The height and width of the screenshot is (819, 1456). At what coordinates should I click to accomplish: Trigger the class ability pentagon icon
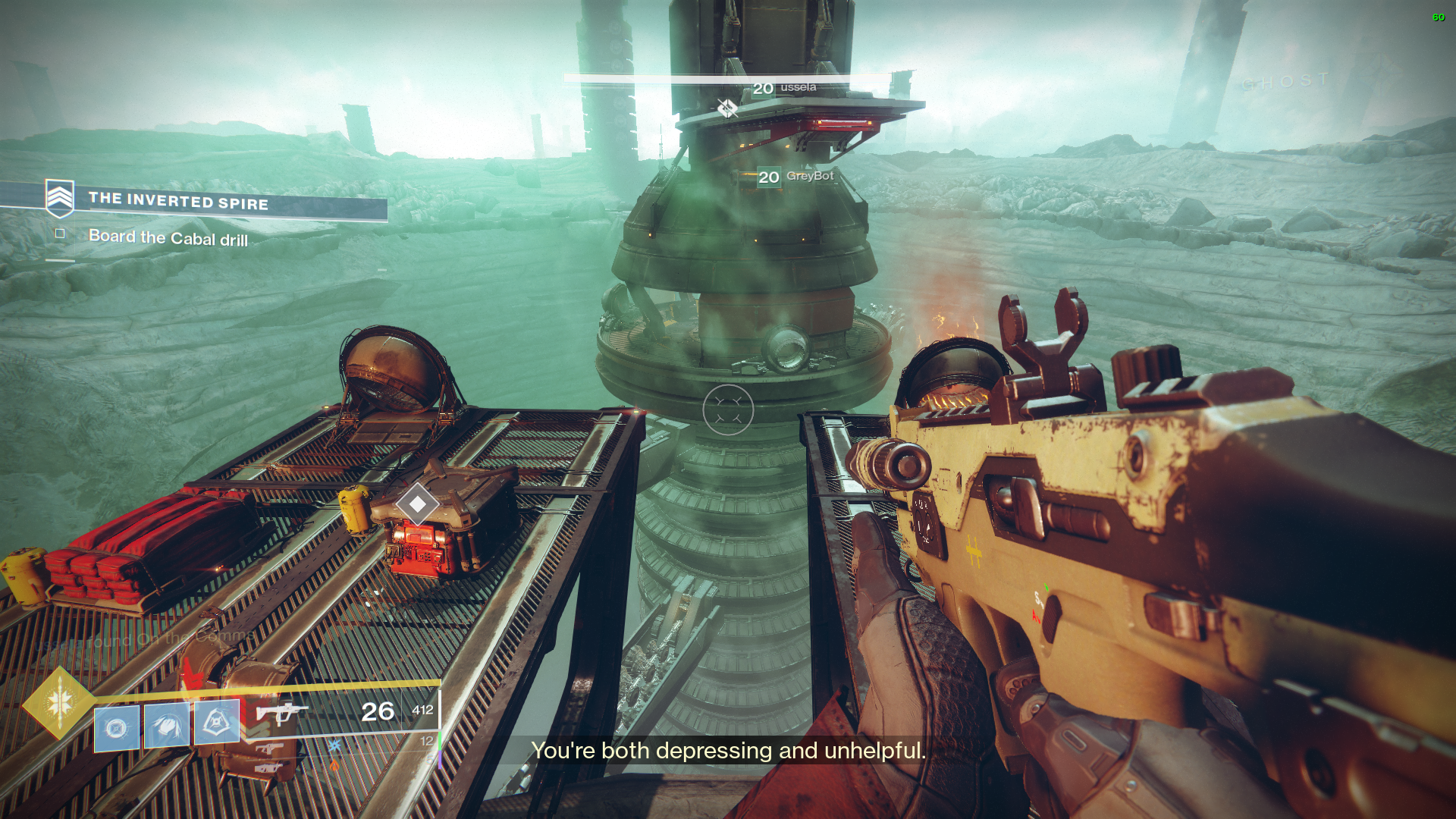217,721
